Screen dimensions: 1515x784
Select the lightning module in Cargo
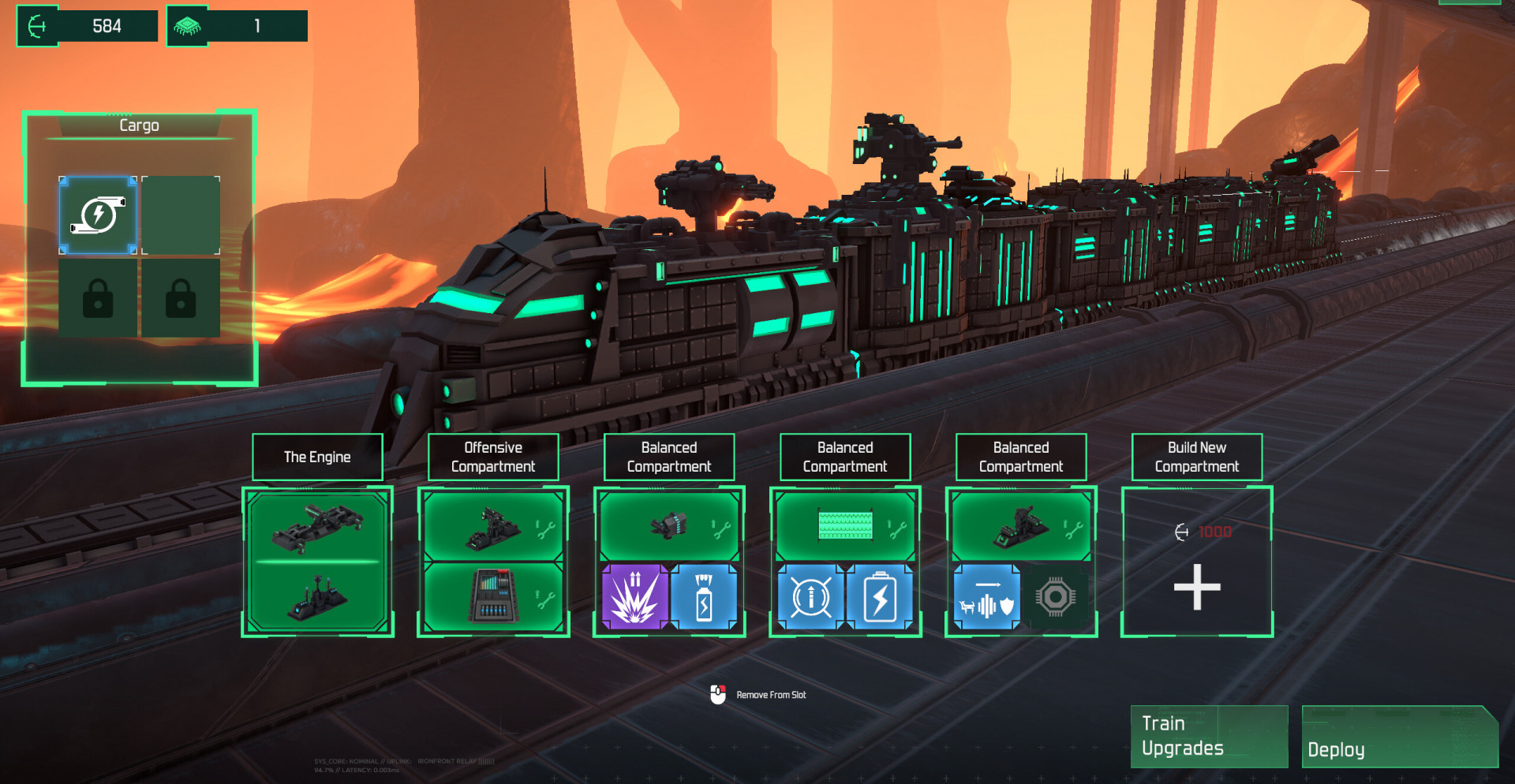point(99,215)
